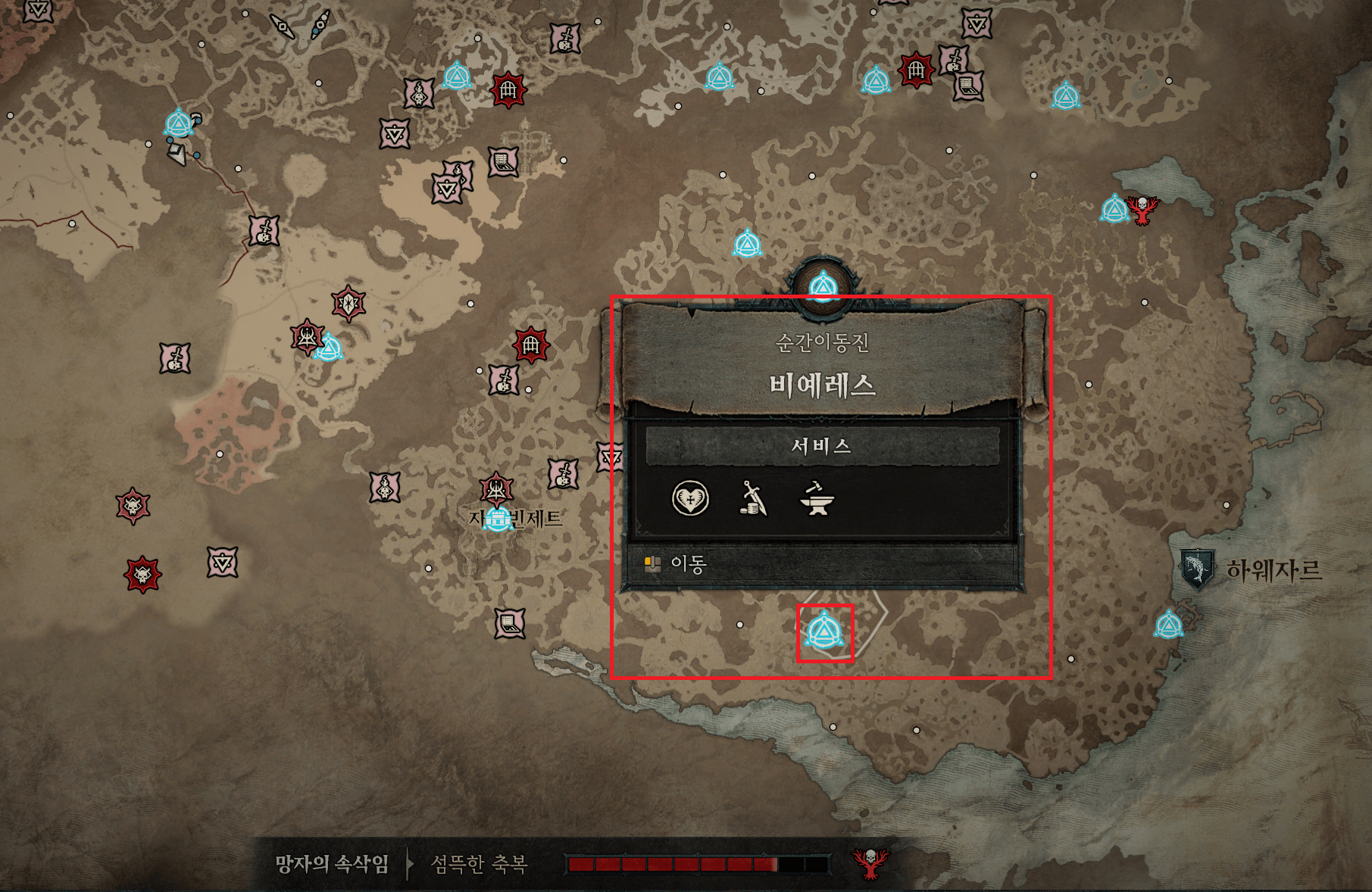
Task: Click the waypoint icon atop the 비예레스 banner
Action: [x=825, y=285]
